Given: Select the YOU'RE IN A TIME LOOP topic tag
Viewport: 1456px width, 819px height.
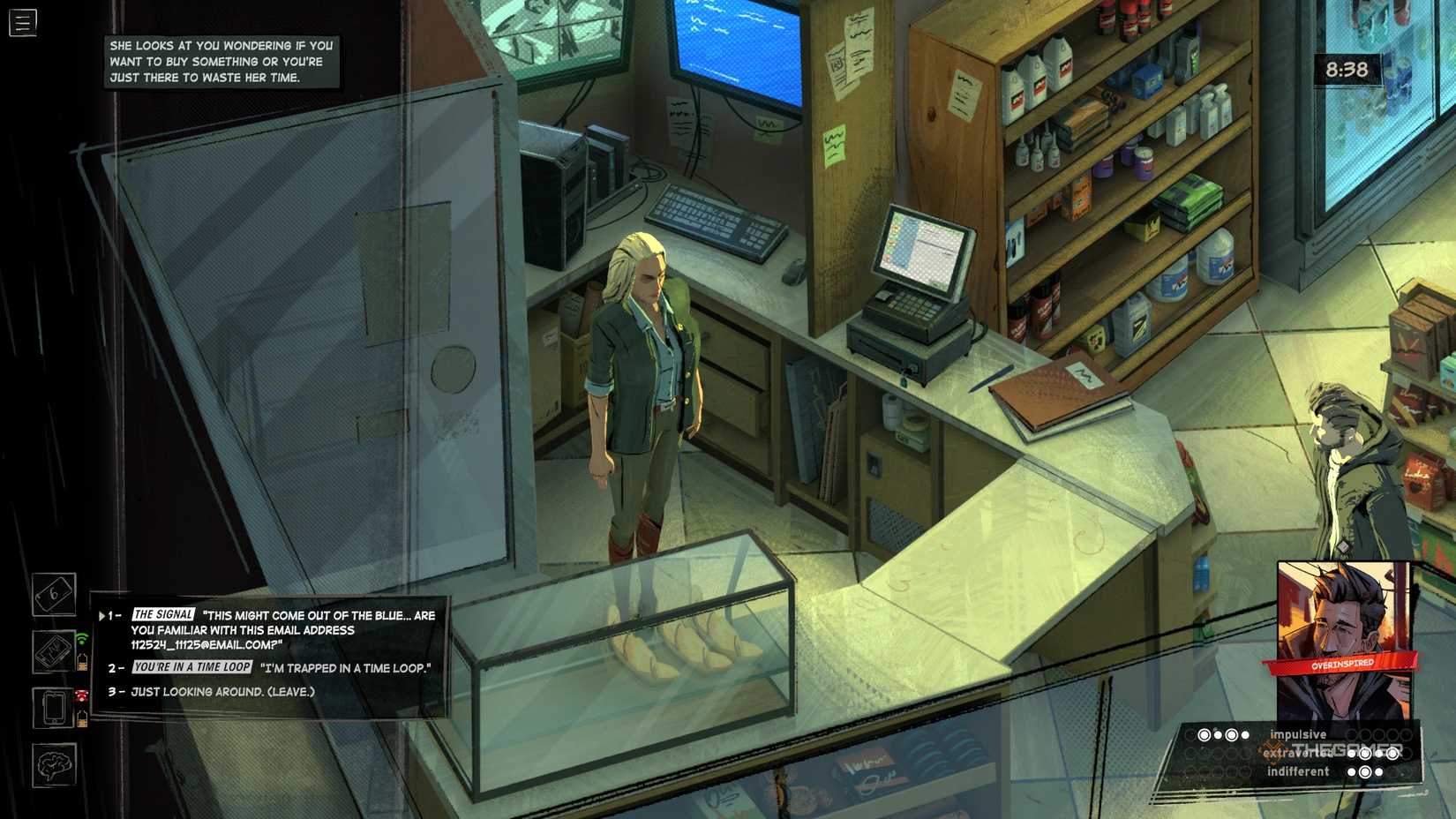Looking at the screenshot, I should (191, 668).
